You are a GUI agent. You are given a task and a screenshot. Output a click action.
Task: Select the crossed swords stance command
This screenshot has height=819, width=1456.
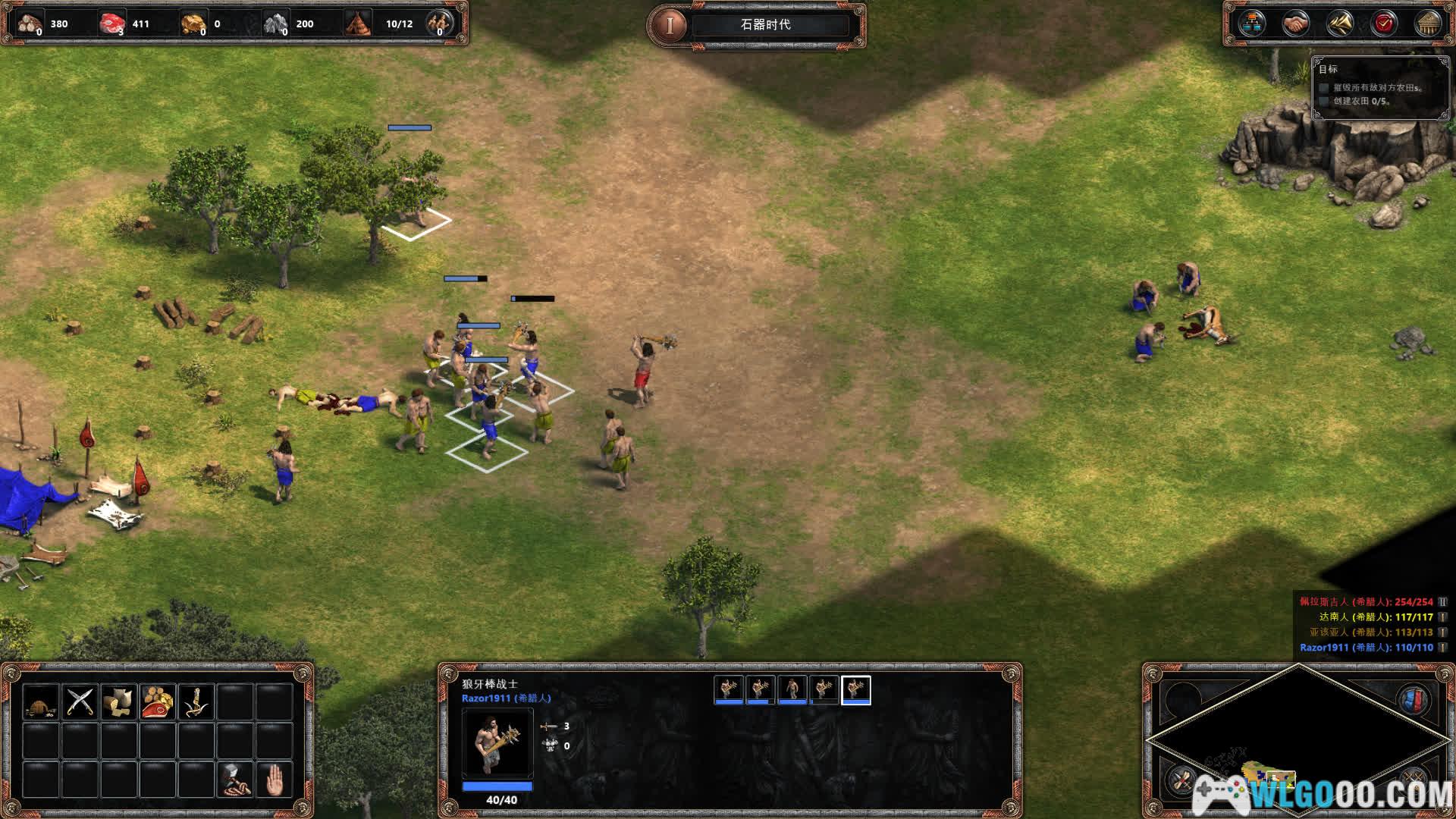(80, 701)
